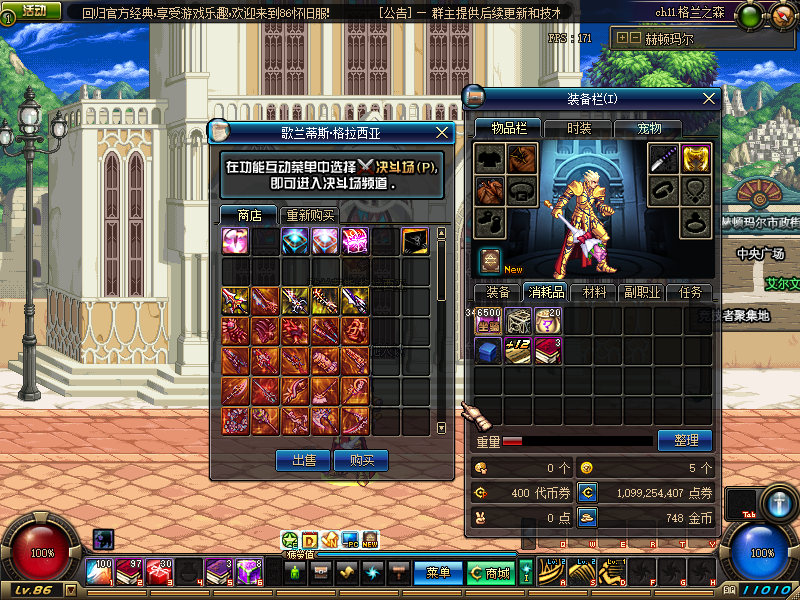The width and height of the screenshot is (800, 600).
Task: Show the 任务 quest items category
Action: [x=690, y=293]
